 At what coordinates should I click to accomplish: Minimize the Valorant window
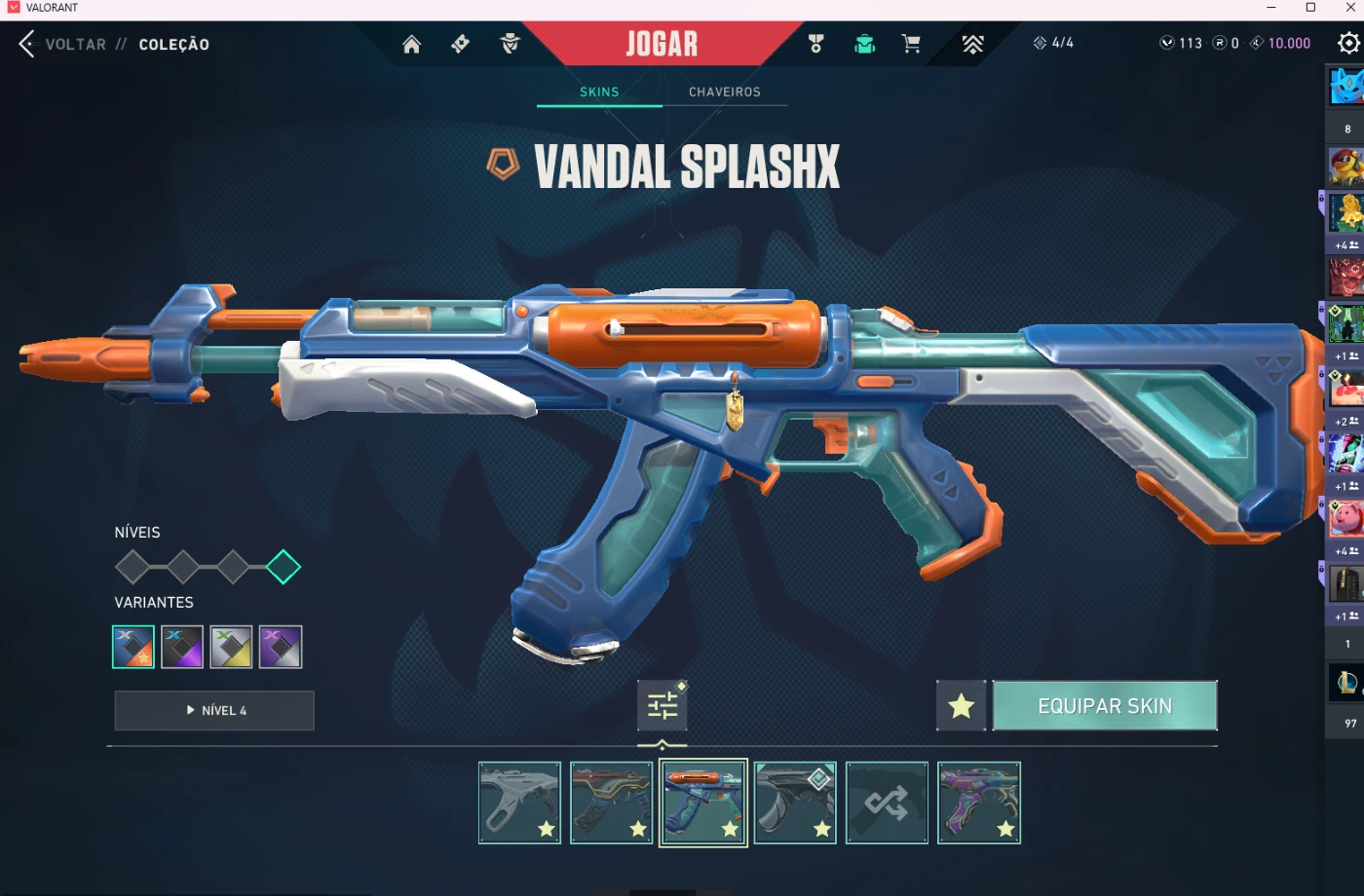[1270, 8]
